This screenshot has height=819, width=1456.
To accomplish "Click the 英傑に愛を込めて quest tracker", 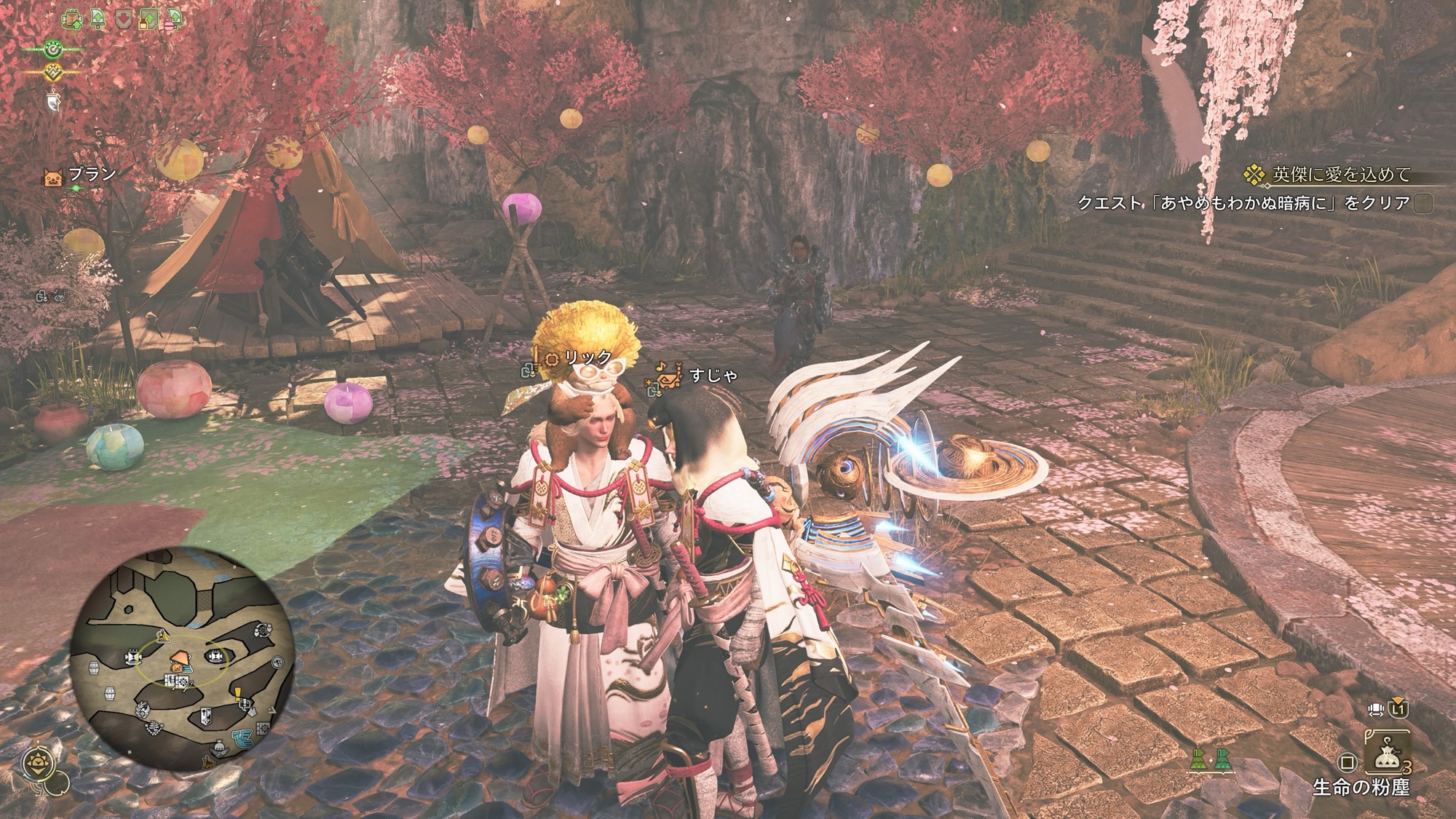I will click(1331, 175).
